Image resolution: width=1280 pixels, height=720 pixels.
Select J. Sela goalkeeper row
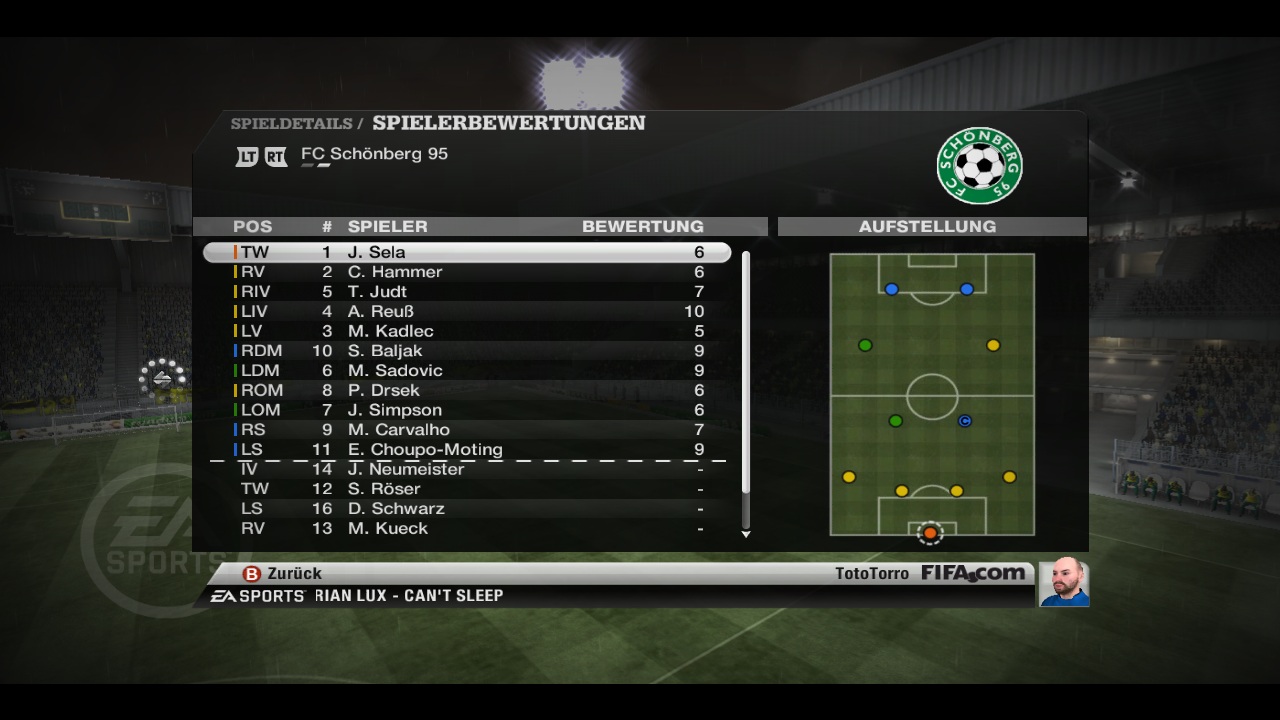466,253
